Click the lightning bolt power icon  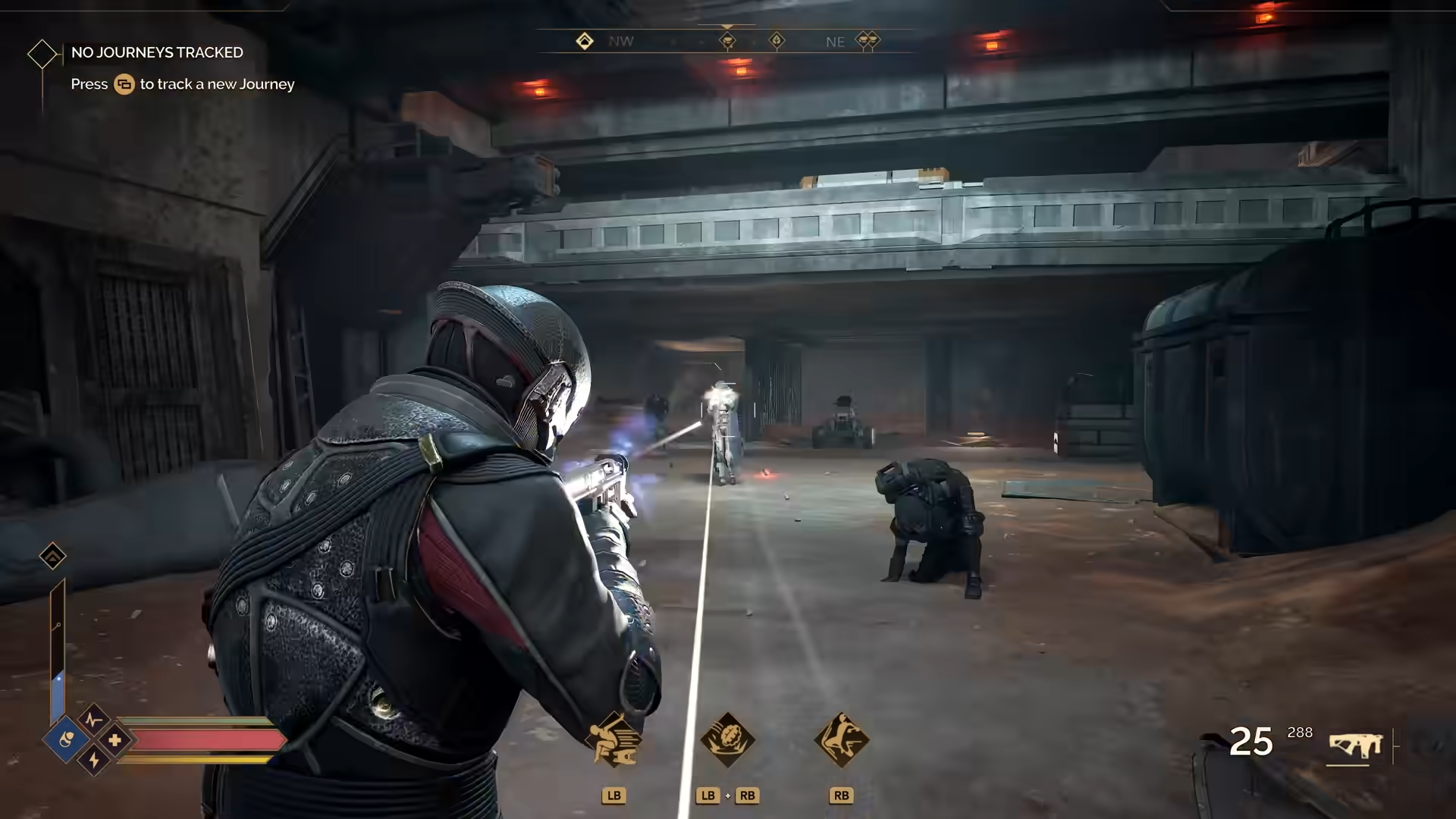point(94,759)
